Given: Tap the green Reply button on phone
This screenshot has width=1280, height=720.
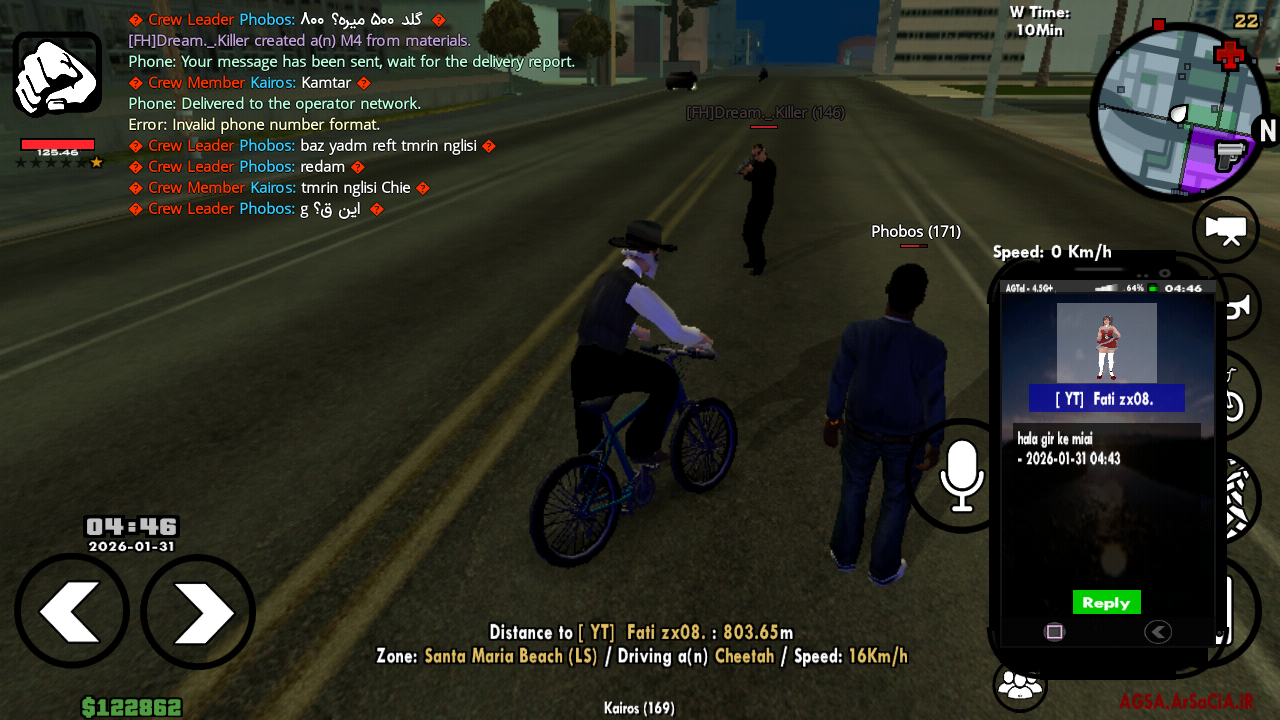Looking at the screenshot, I should (1106, 602).
